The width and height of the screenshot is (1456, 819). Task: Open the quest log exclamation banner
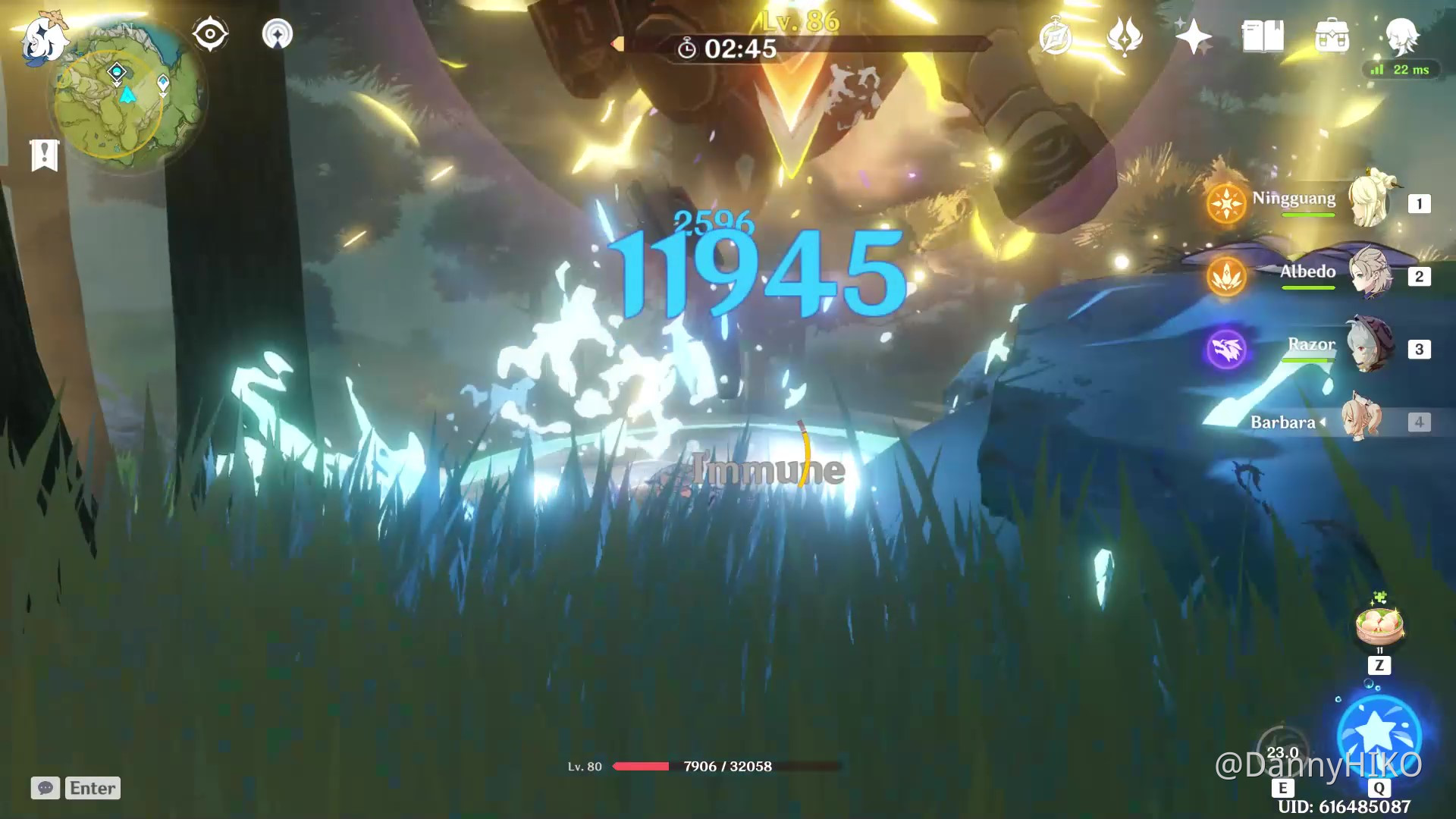pos(45,155)
